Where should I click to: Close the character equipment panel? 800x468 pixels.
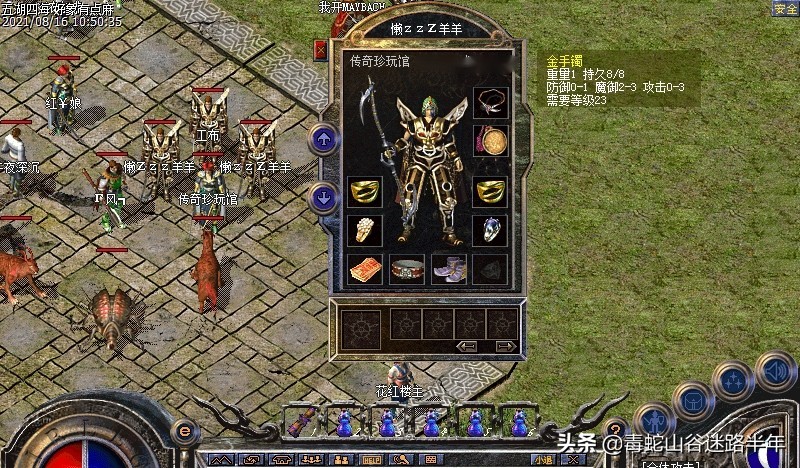(x=321, y=49)
